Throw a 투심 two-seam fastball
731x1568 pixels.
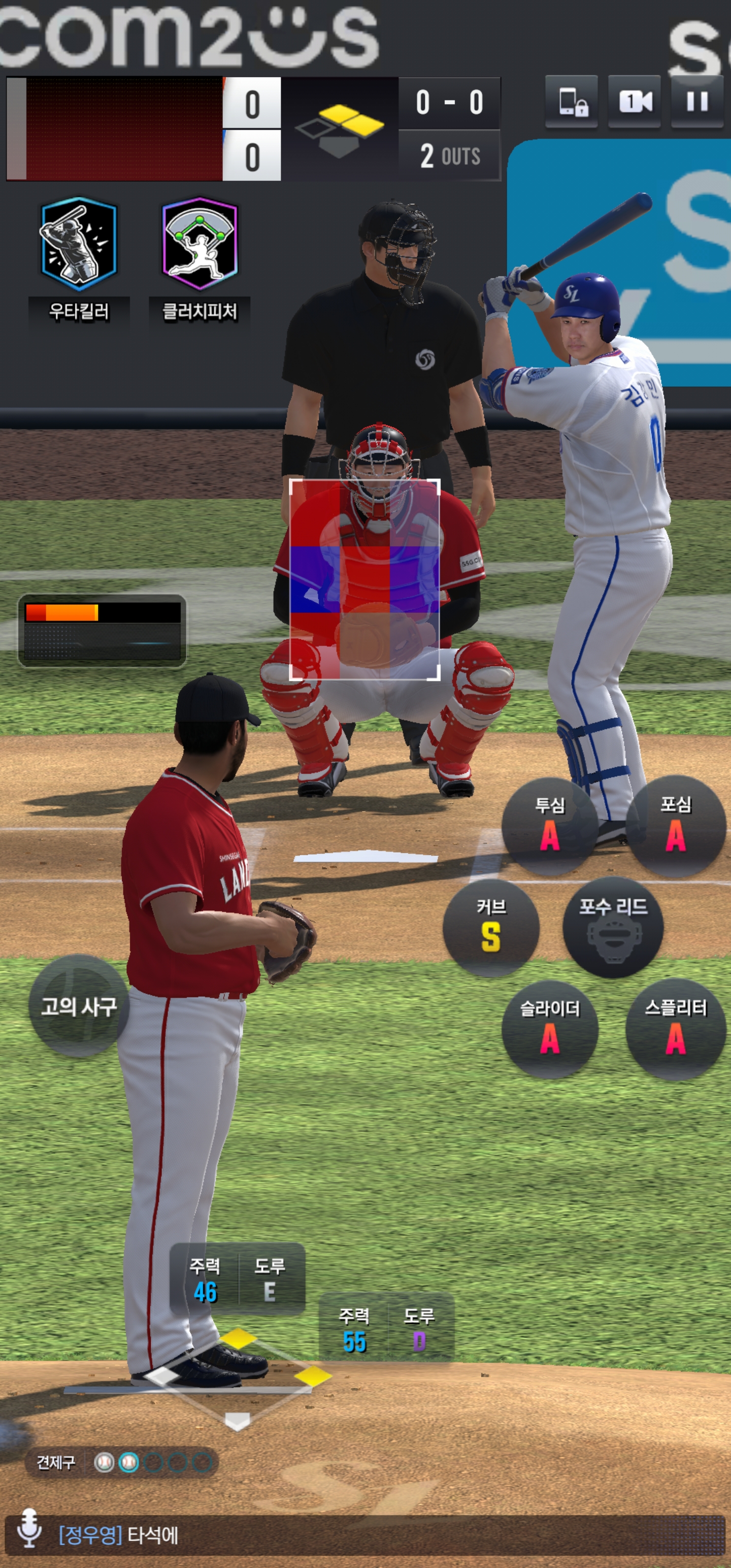pyautogui.click(x=550, y=826)
